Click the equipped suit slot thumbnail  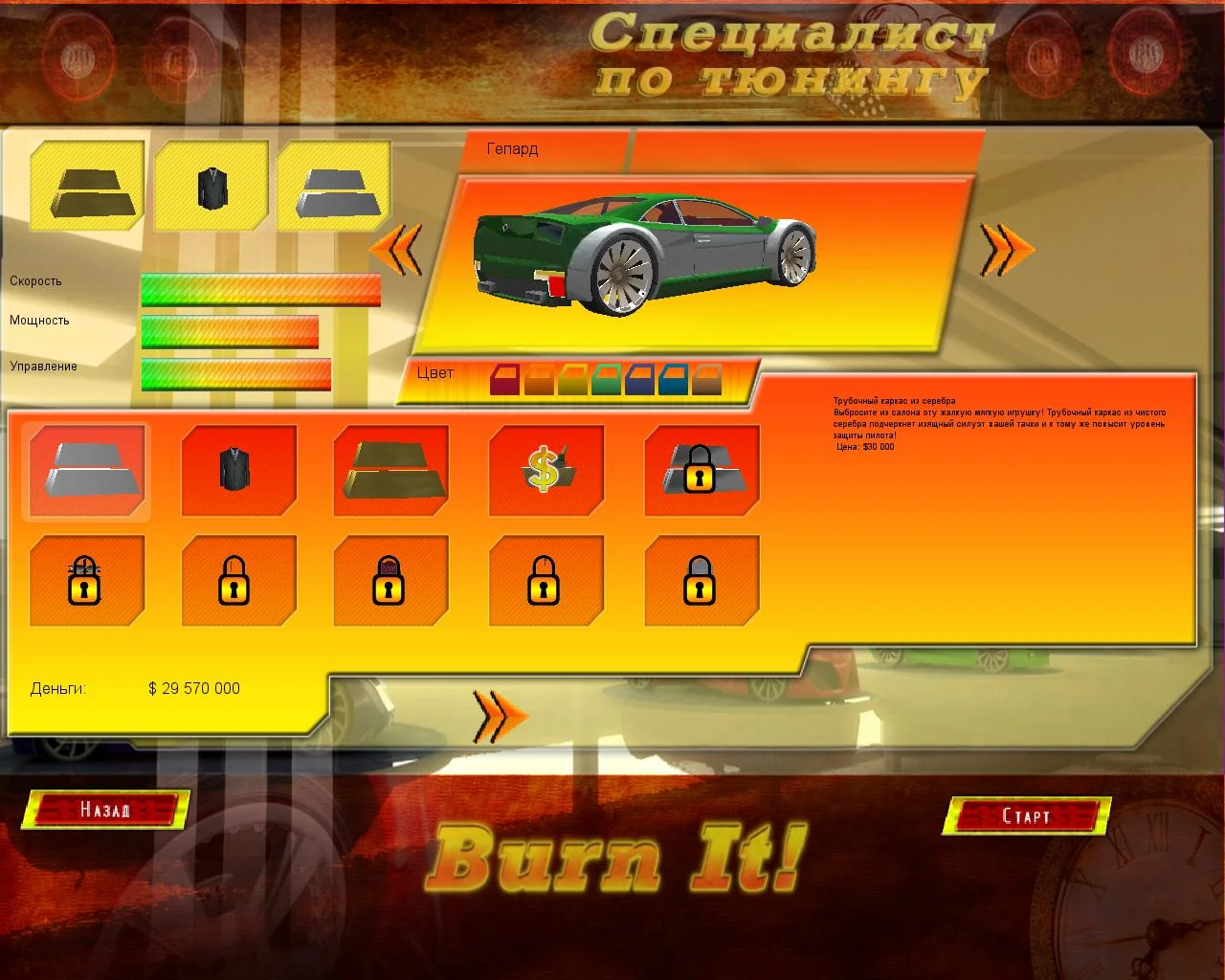pyautogui.click(x=210, y=187)
